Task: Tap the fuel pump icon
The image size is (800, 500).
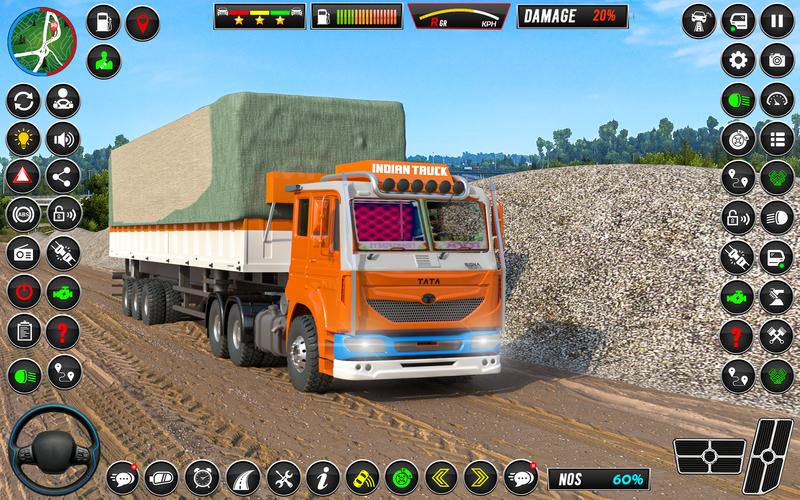Action: 103,21
